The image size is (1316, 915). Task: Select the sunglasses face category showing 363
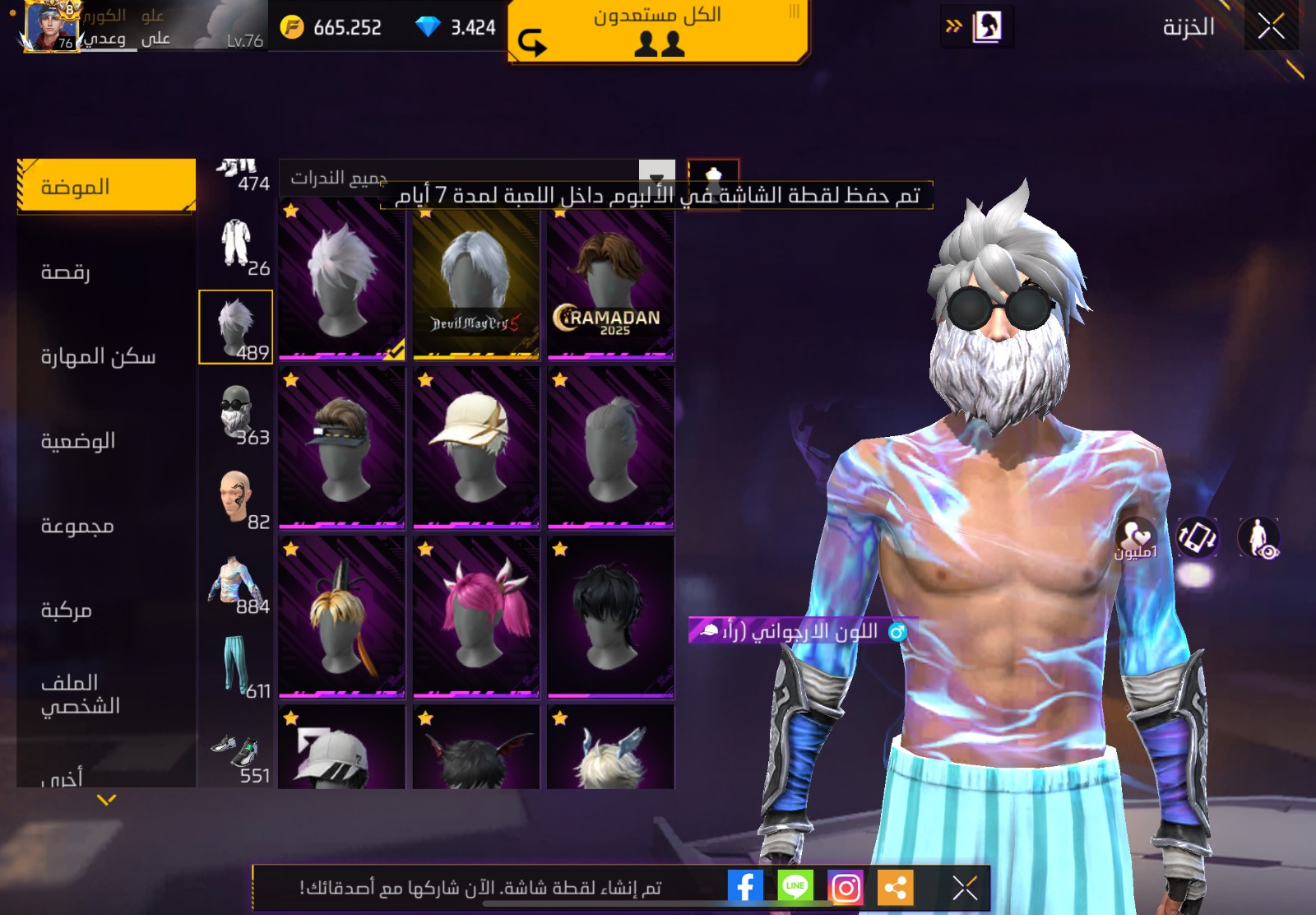coord(236,411)
